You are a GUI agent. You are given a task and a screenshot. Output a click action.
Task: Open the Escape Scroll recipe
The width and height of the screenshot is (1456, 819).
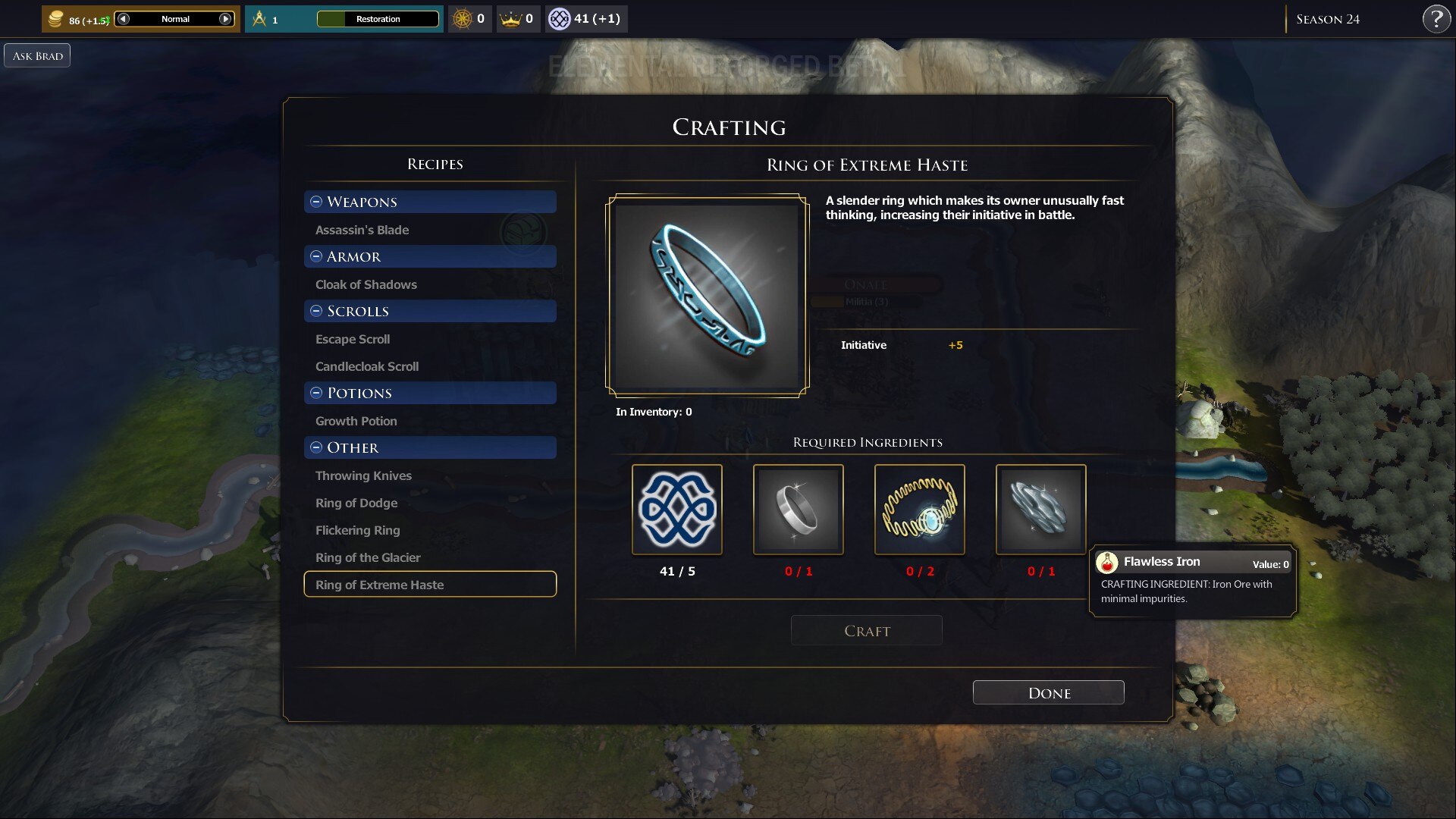tap(353, 339)
